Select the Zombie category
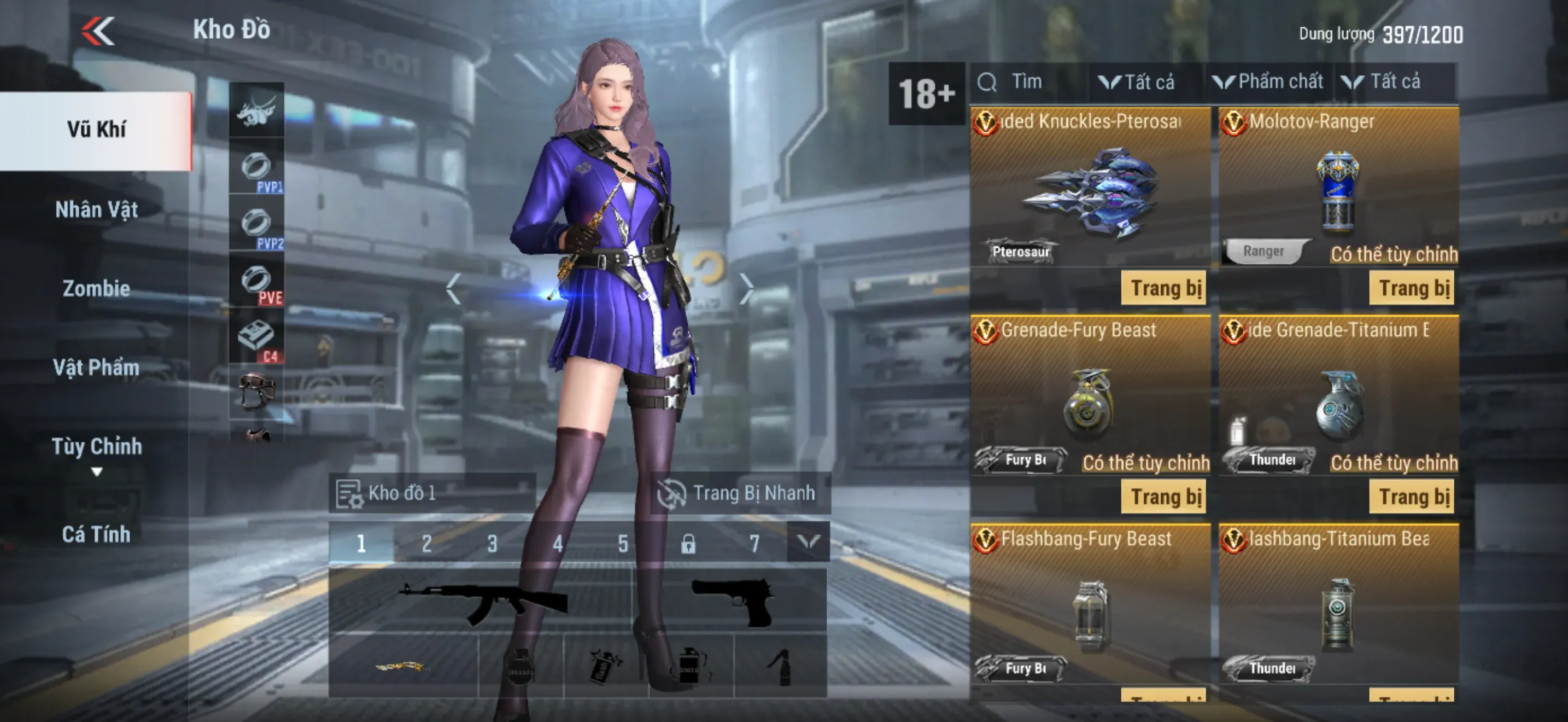 coord(96,289)
